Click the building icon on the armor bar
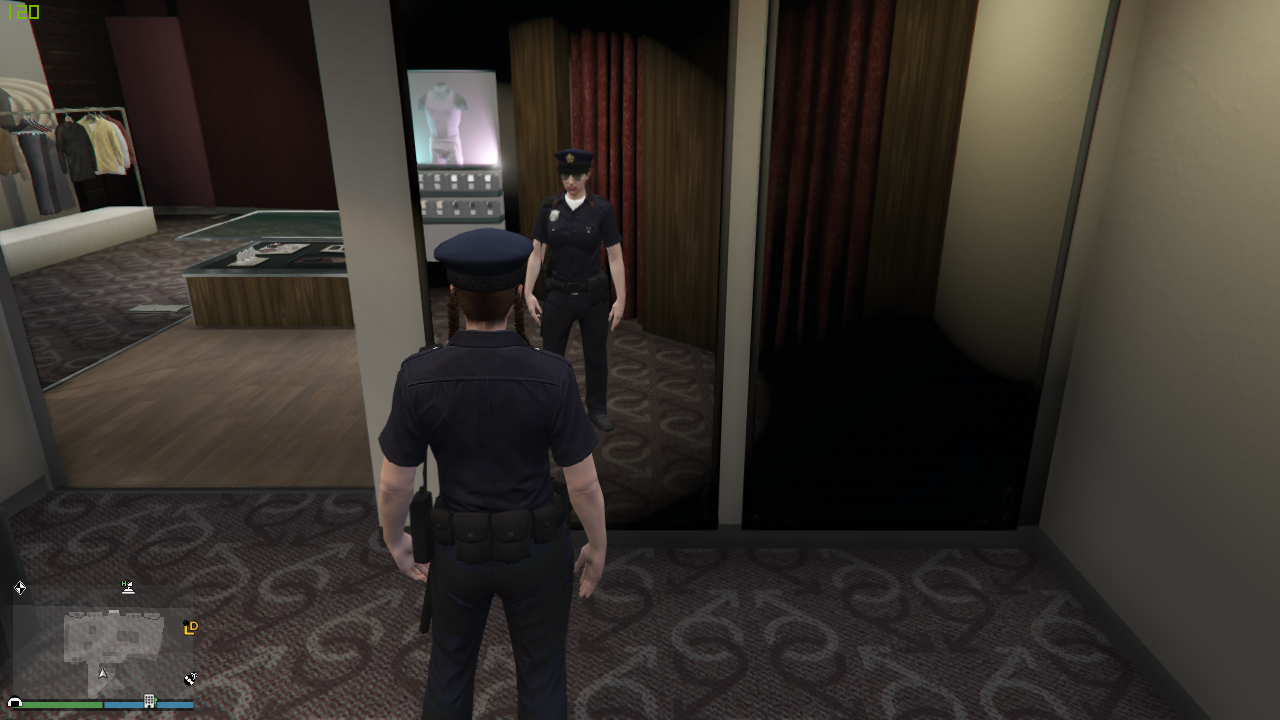The image size is (1280, 720). click(149, 703)
